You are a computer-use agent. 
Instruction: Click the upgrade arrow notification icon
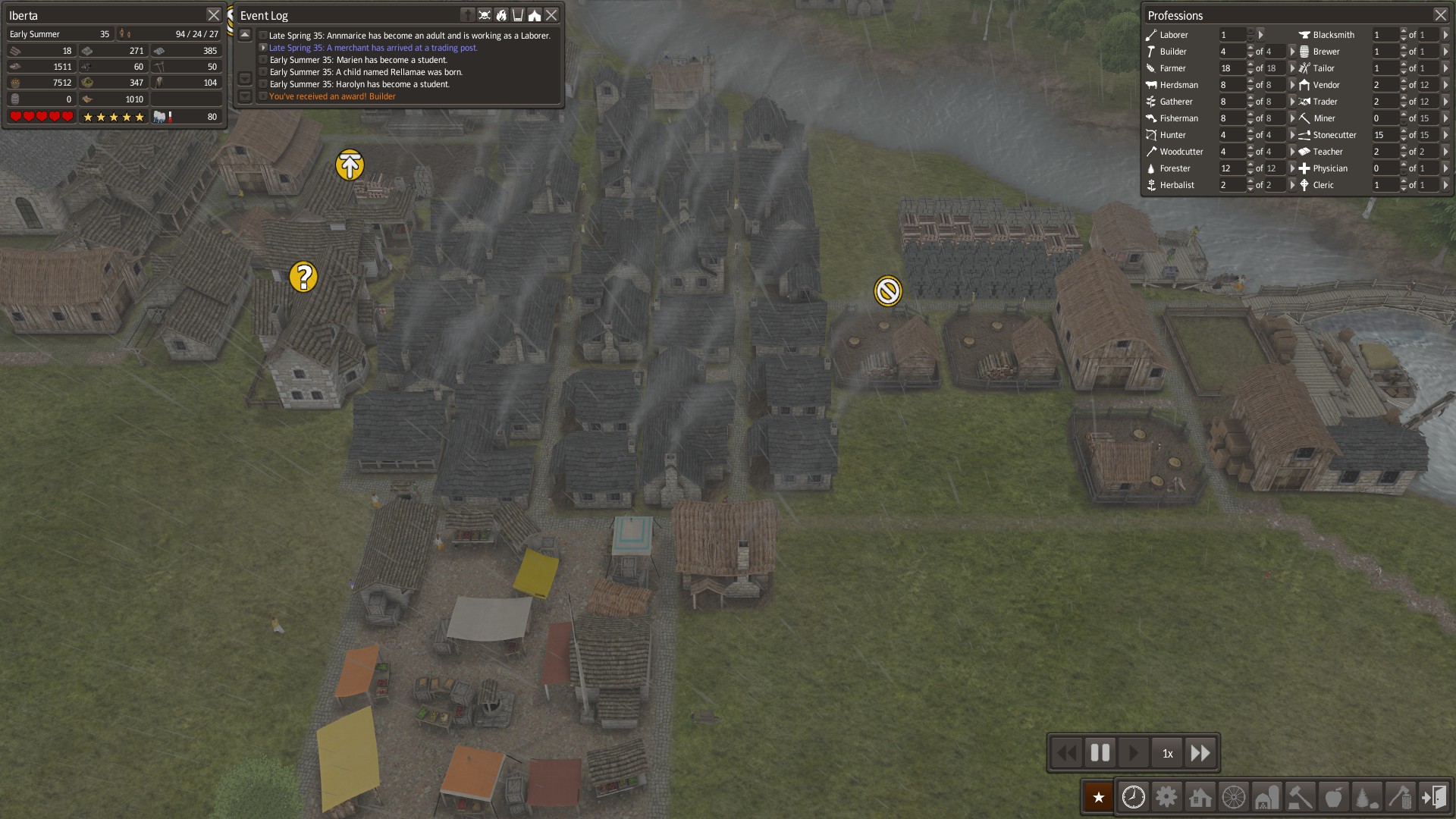[350, 165]
